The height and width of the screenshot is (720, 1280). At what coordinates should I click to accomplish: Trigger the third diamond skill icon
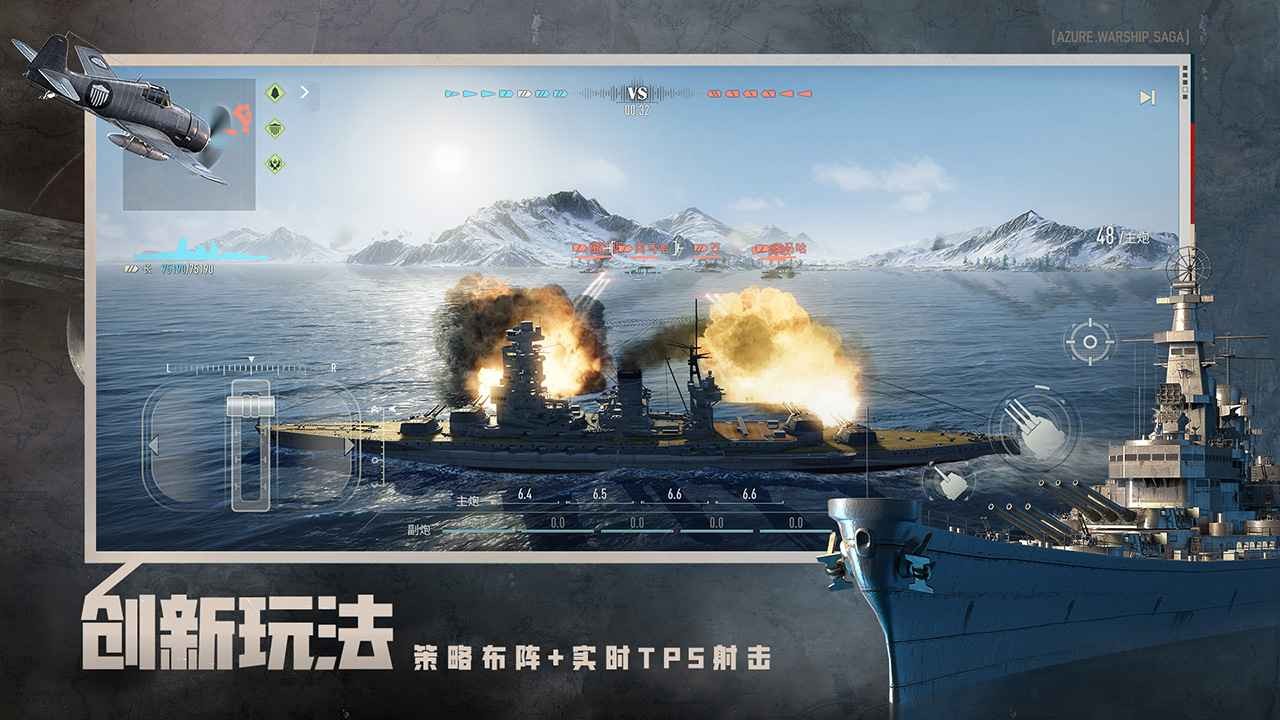click(275, 163)
